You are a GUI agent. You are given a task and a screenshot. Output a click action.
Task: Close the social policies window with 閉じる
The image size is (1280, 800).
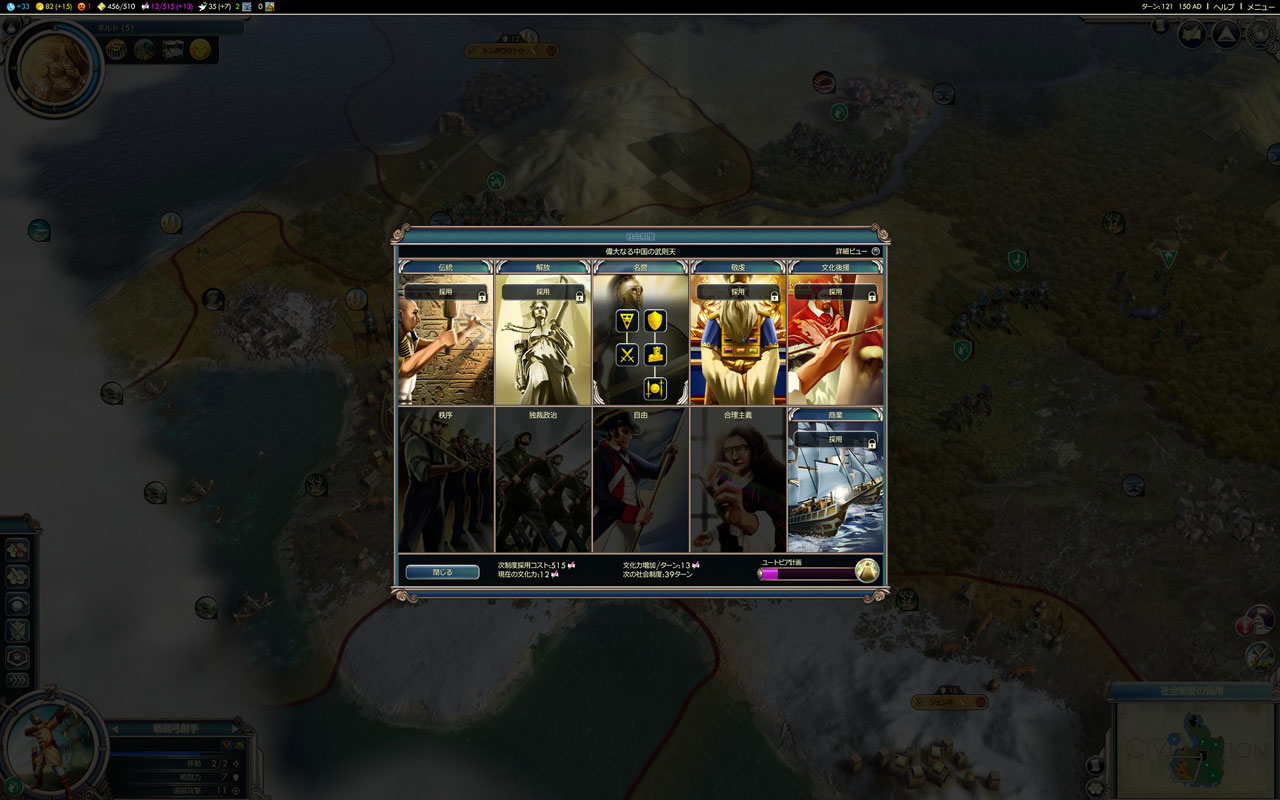442,572
